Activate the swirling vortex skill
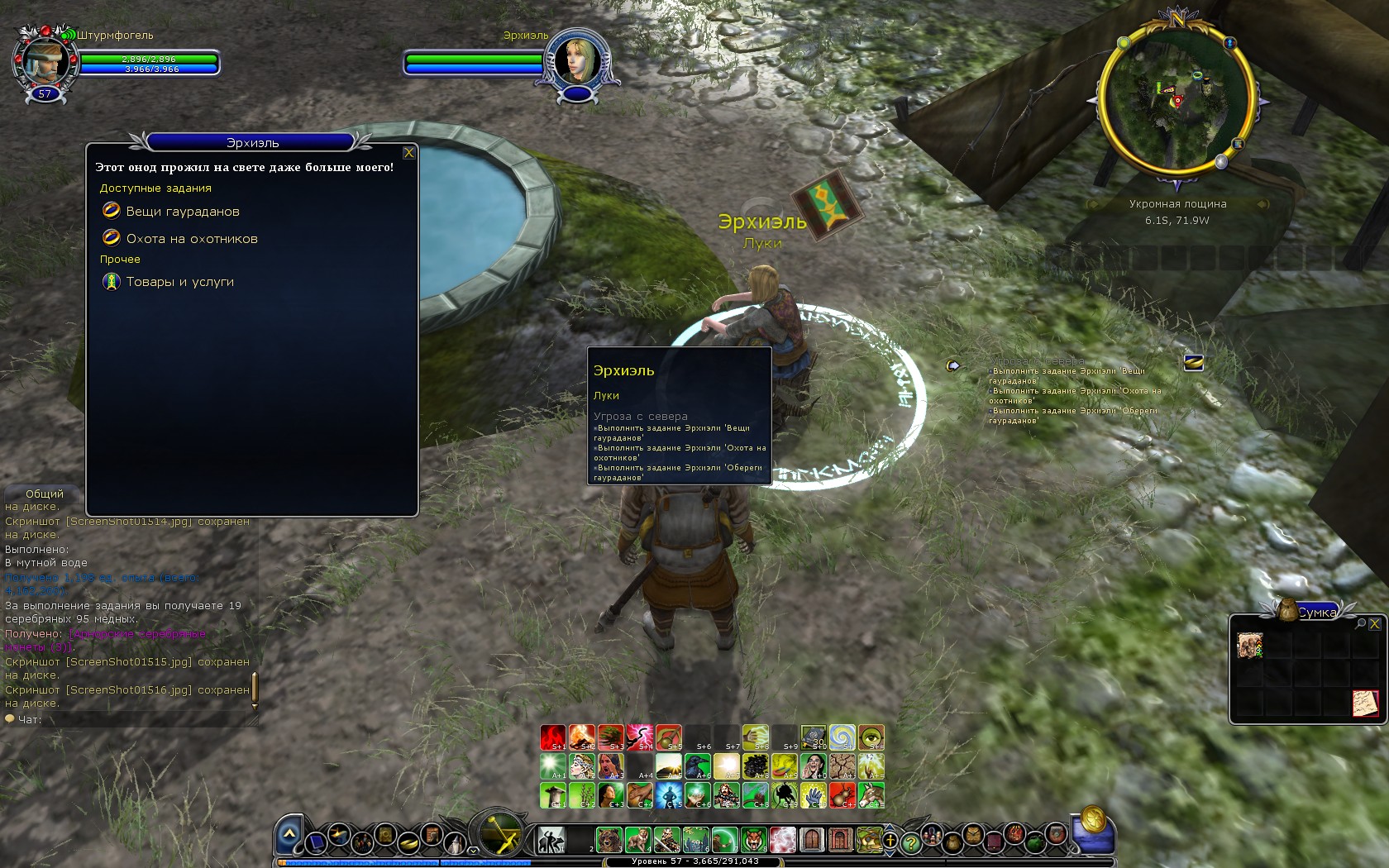The image size is (1389, 868). coord(842,737)
